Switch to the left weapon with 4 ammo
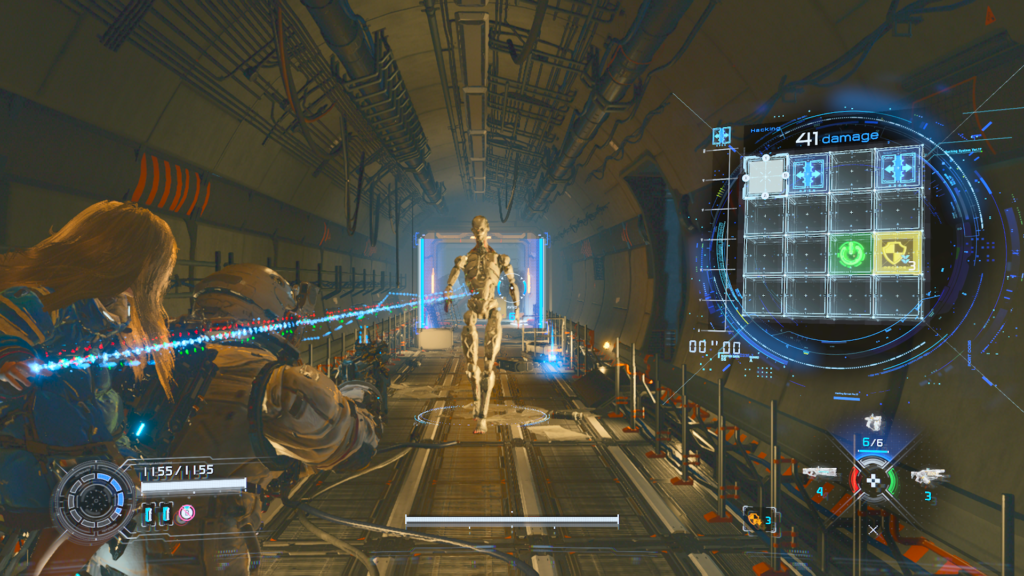The image size is (1024, 576). 819,472
